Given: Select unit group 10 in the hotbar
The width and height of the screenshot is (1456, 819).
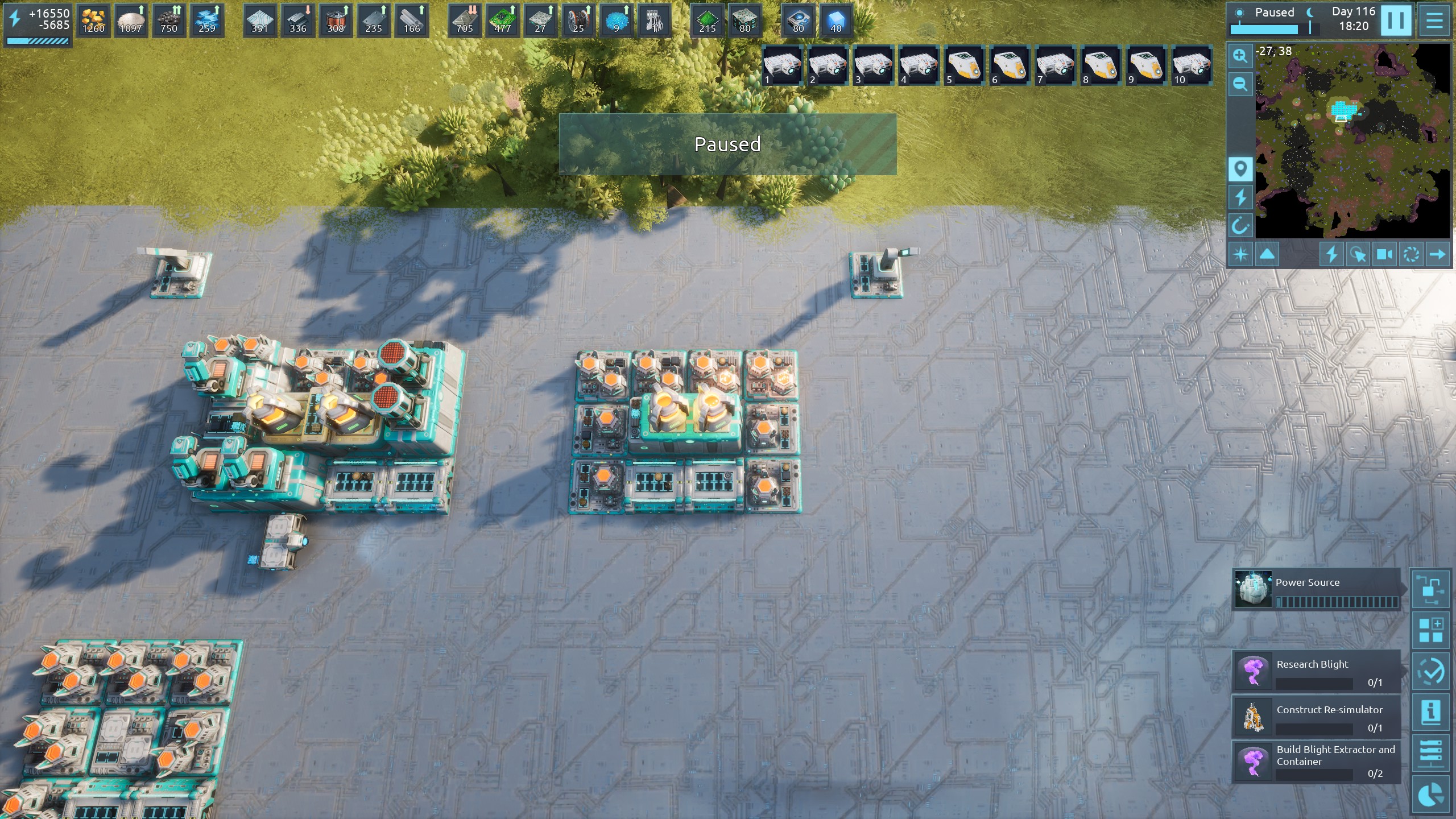Looking at the screenshot, I should (1192, 65).
